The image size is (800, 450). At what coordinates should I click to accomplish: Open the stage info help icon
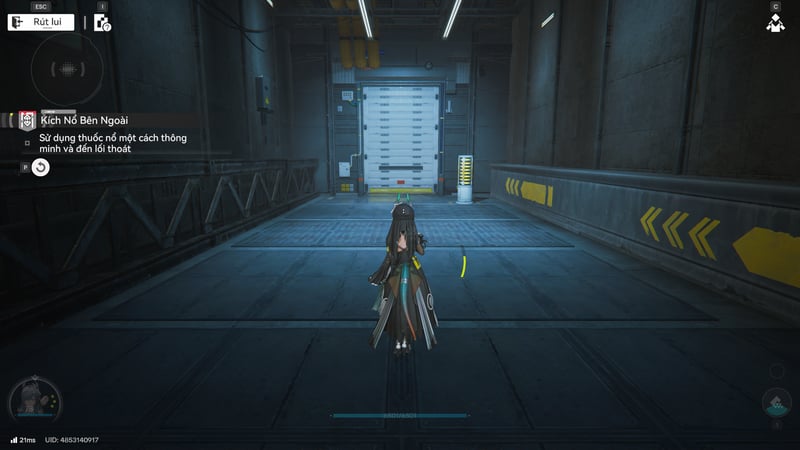[x=102, y=22]
